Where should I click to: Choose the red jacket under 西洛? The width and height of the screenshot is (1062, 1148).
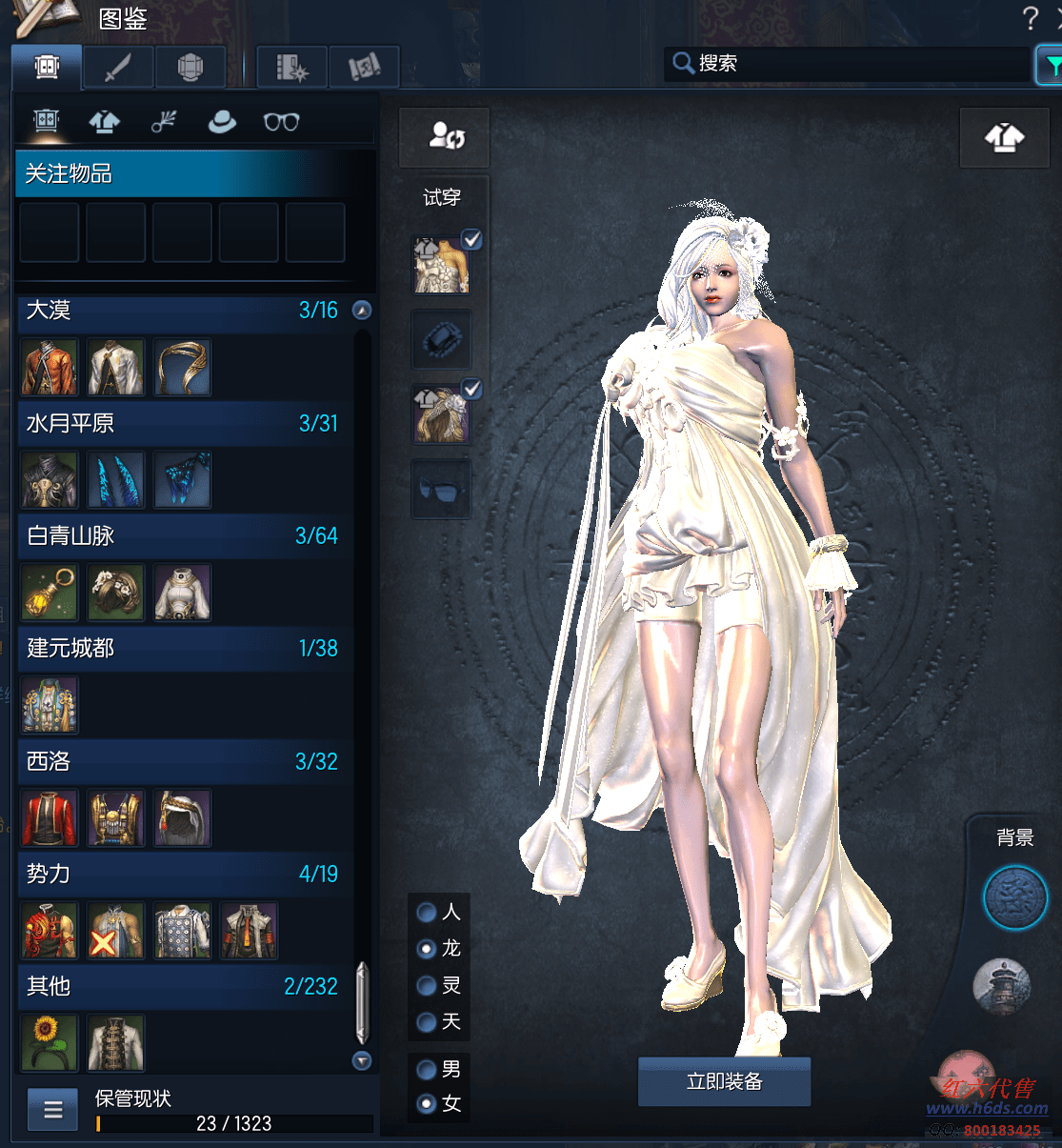point(50,817)
